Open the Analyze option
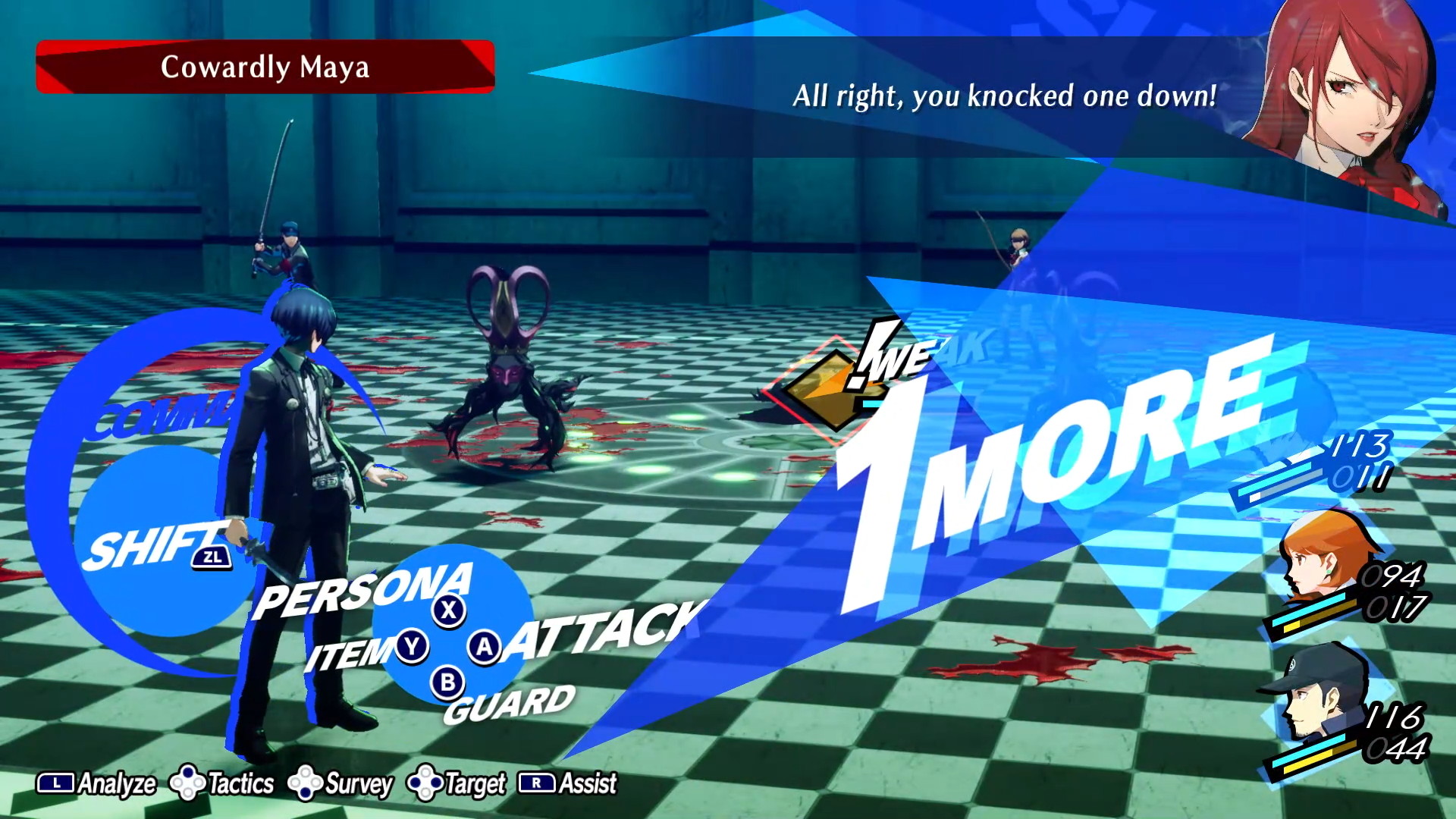Image resolution: width=1456 pixels, height=819 pixels. 97,783
